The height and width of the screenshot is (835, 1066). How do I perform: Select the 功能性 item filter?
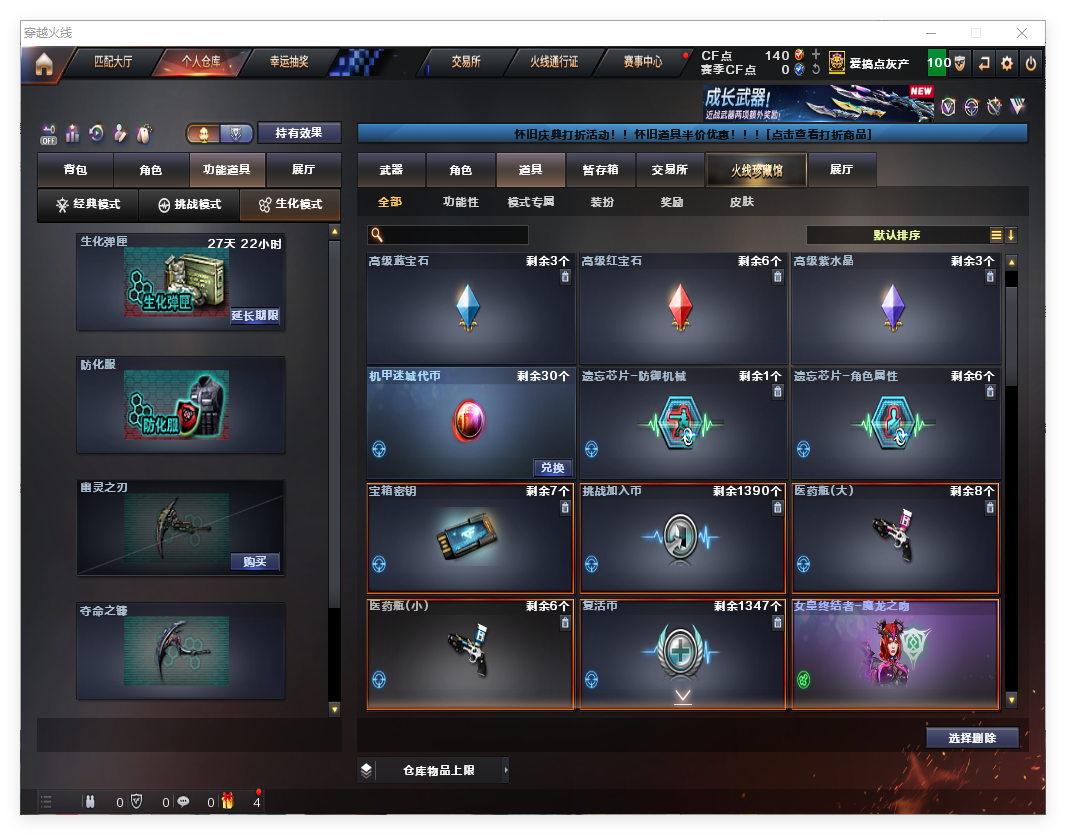[460, 202]
